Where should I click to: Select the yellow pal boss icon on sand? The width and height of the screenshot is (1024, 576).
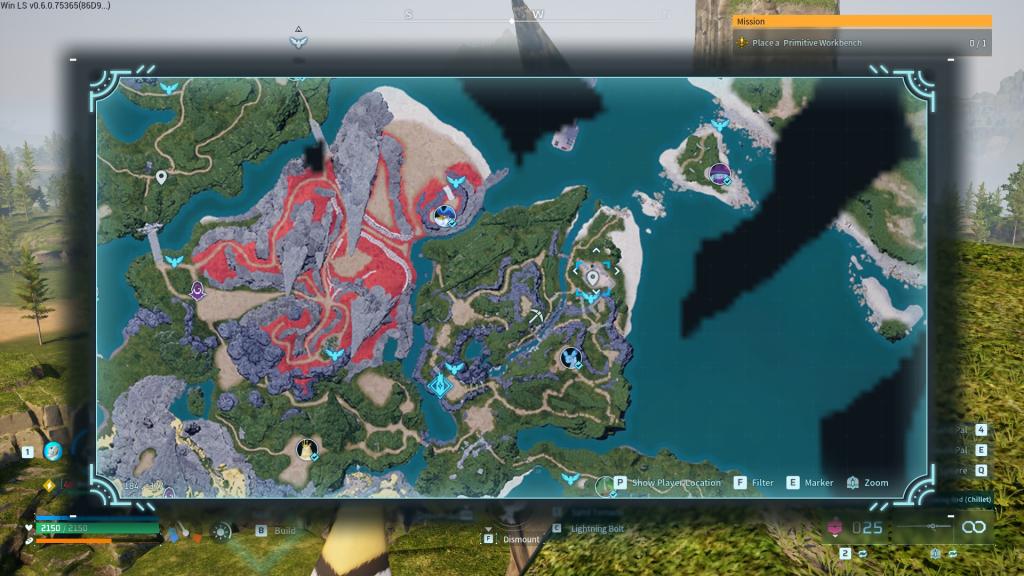[306, 449]
